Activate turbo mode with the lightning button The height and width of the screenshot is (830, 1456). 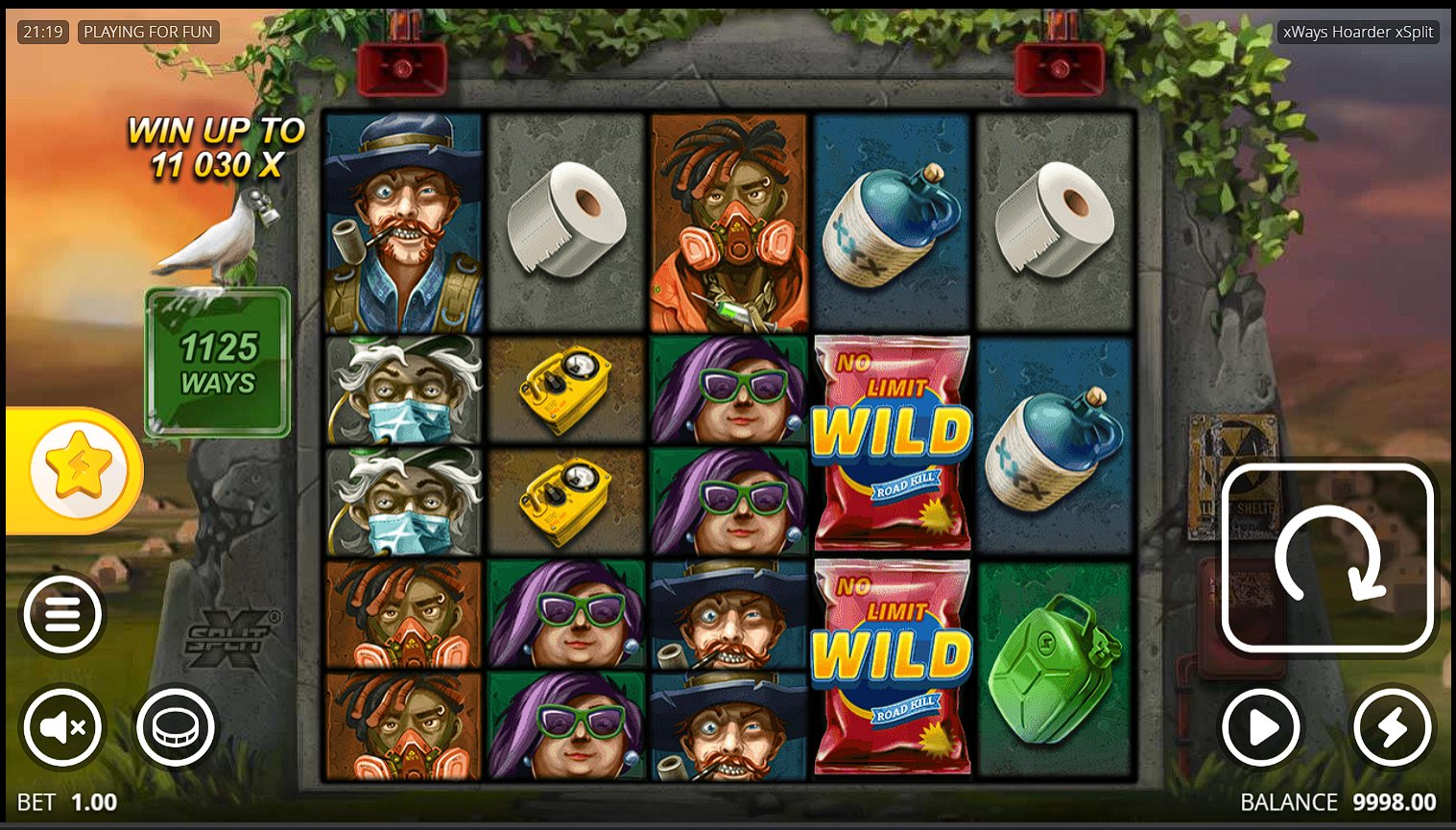(1392, 728)
